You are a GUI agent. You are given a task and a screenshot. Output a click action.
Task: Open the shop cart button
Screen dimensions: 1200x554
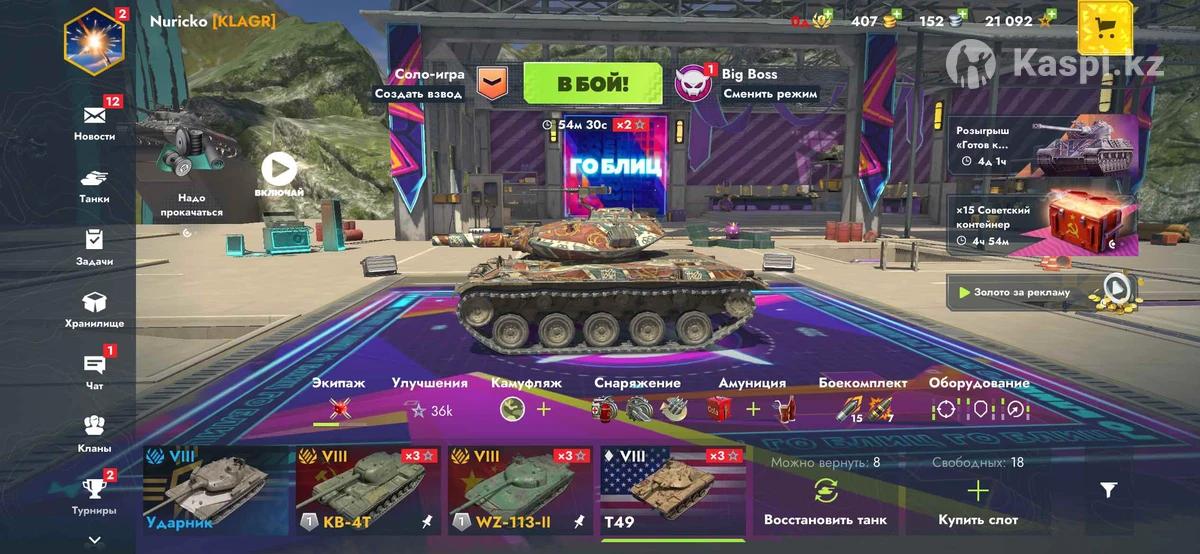[x=1105, y=27]
